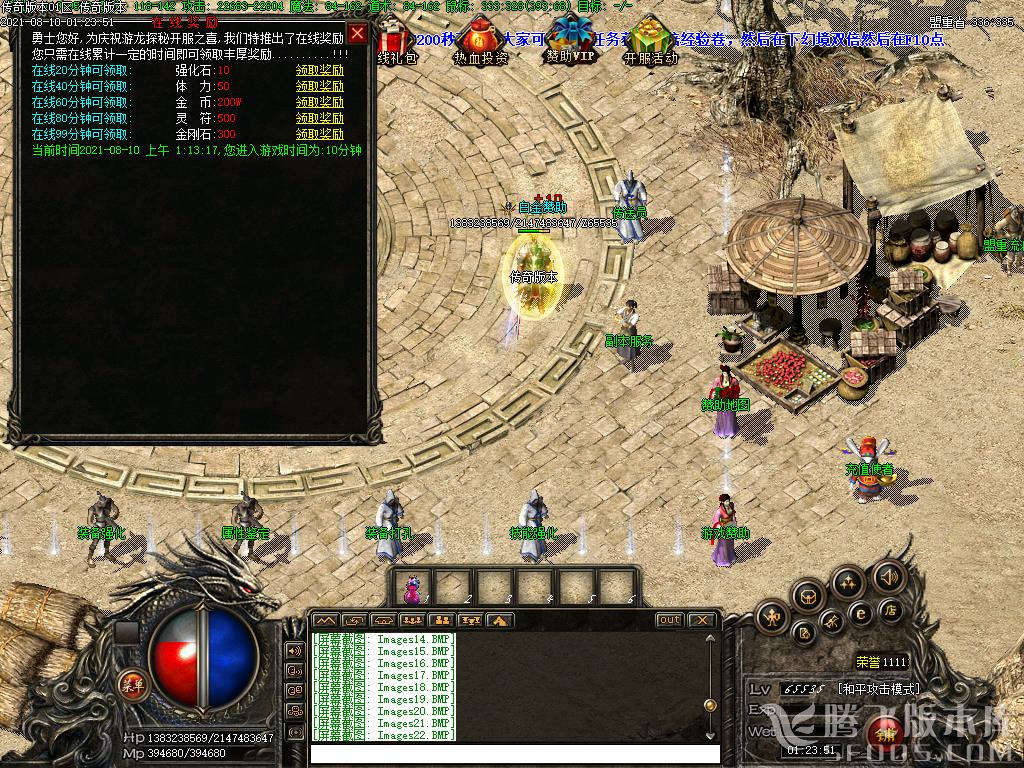Image resolution: width=1024 pixels, height=768 pixels.
Task: Click the chat panel's out button
Action: pyautogui.click(x=669, y=620)
